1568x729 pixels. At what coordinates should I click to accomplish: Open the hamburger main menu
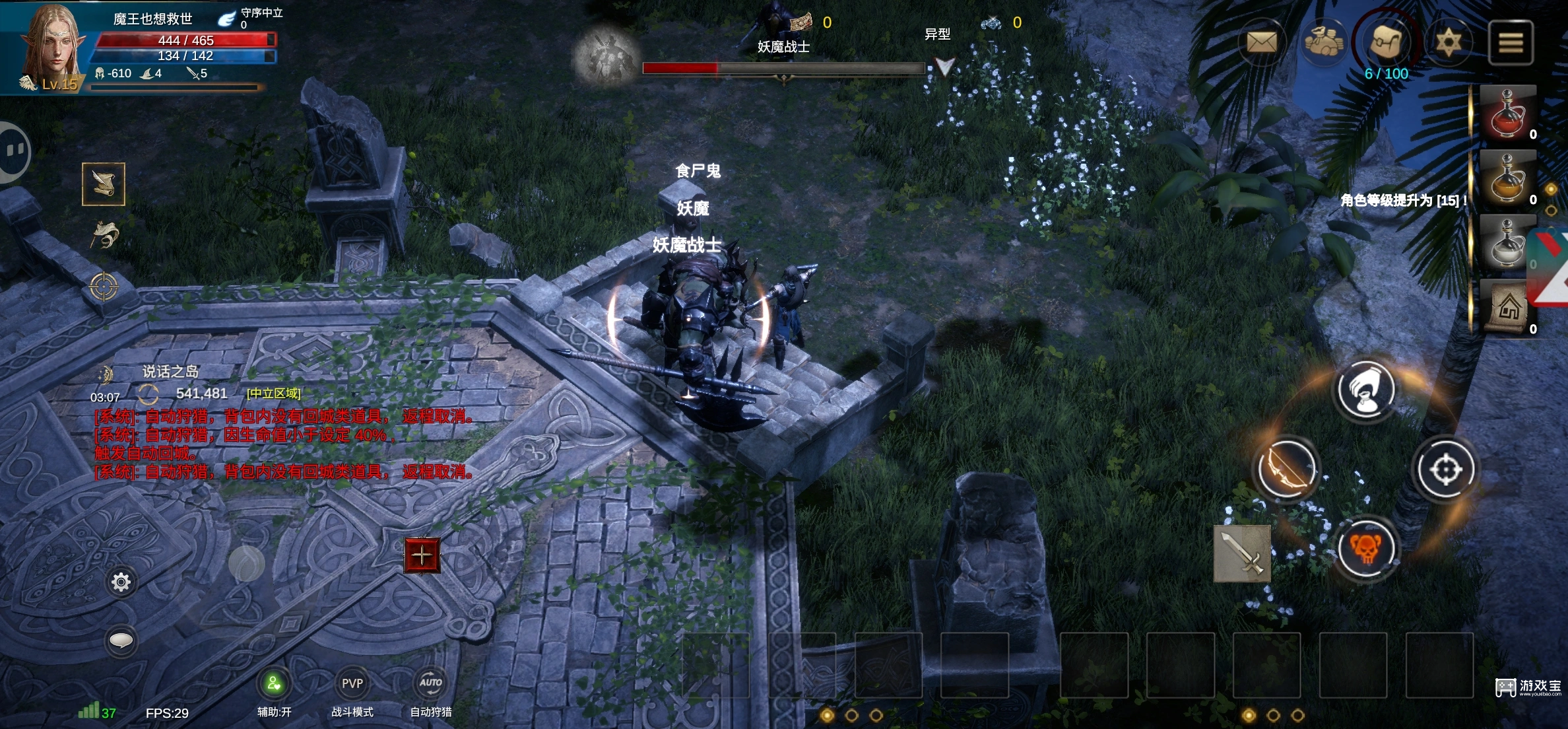click(1510, 43)
